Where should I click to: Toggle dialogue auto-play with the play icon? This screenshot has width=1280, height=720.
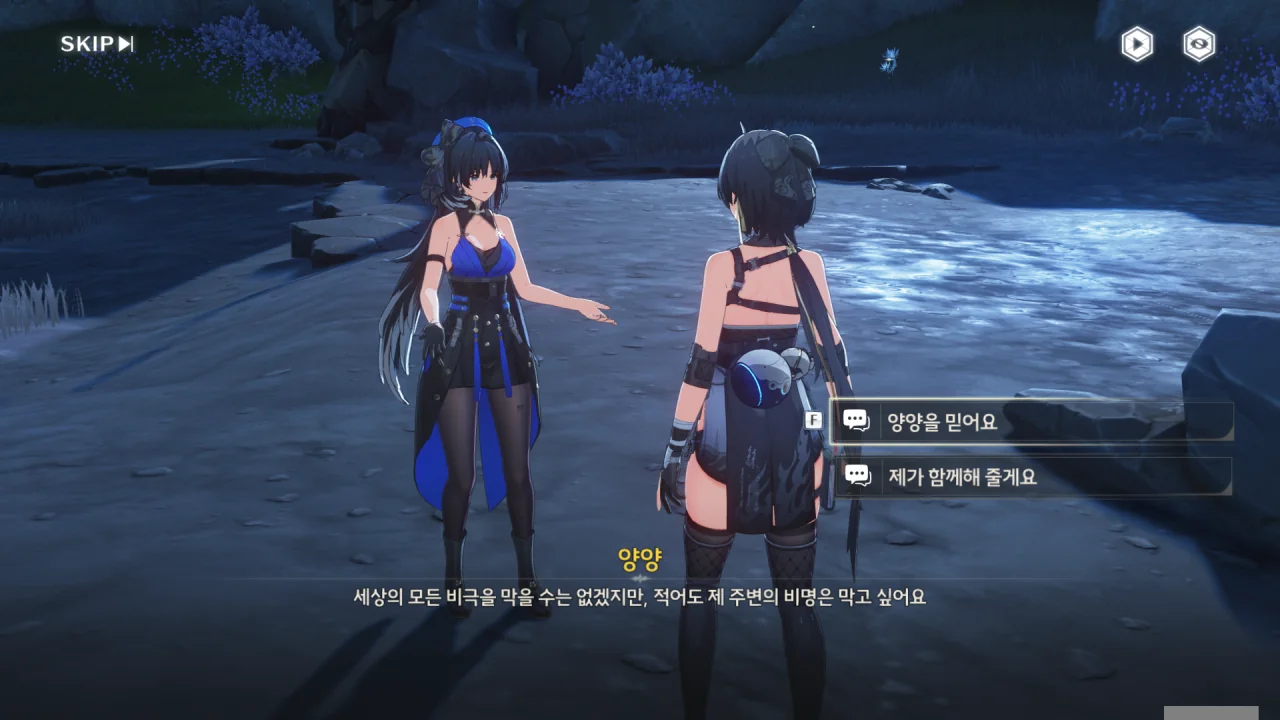click(x=1136, y=44)
